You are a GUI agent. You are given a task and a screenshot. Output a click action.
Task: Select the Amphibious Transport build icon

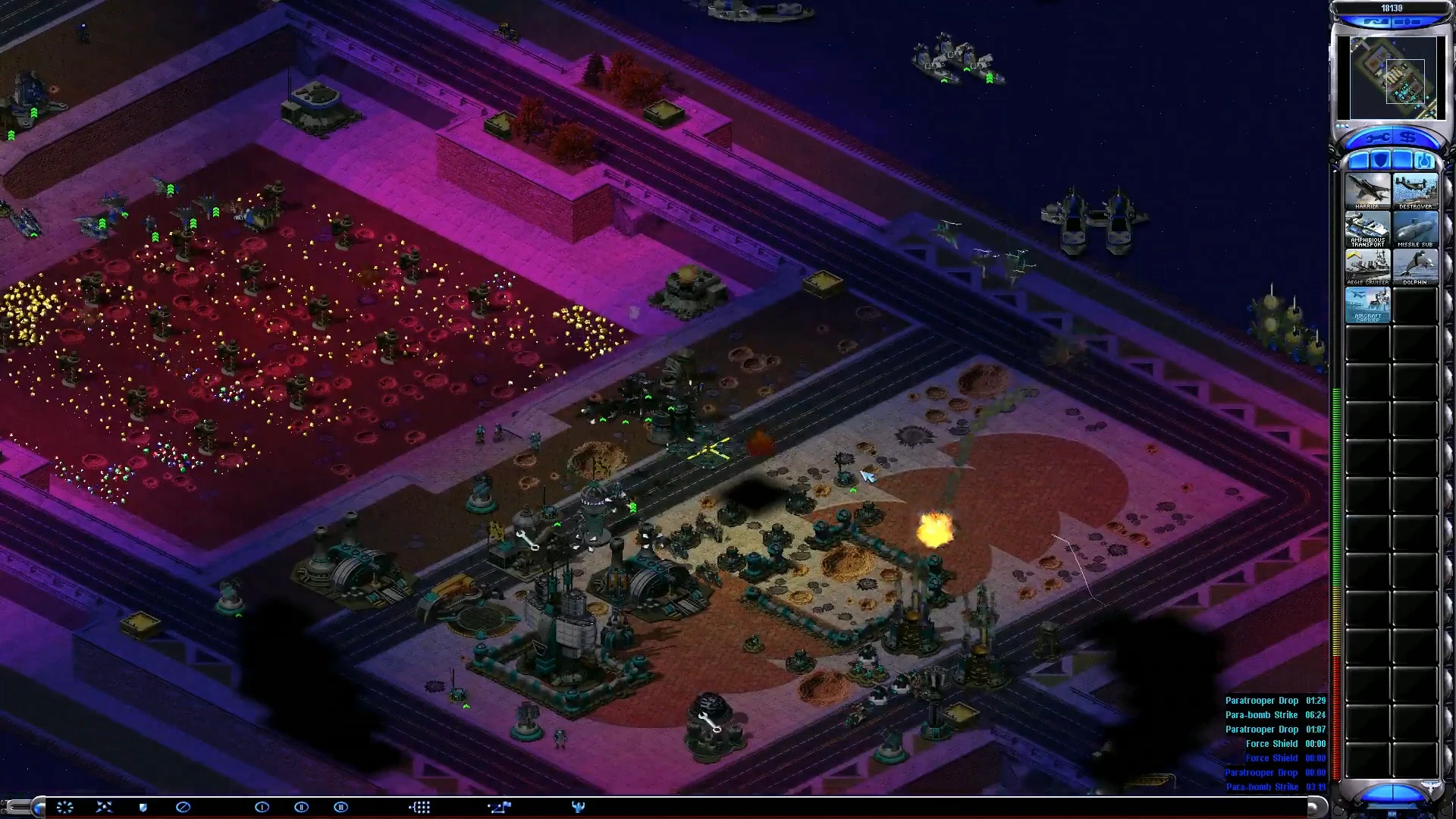click(1367, 228)
